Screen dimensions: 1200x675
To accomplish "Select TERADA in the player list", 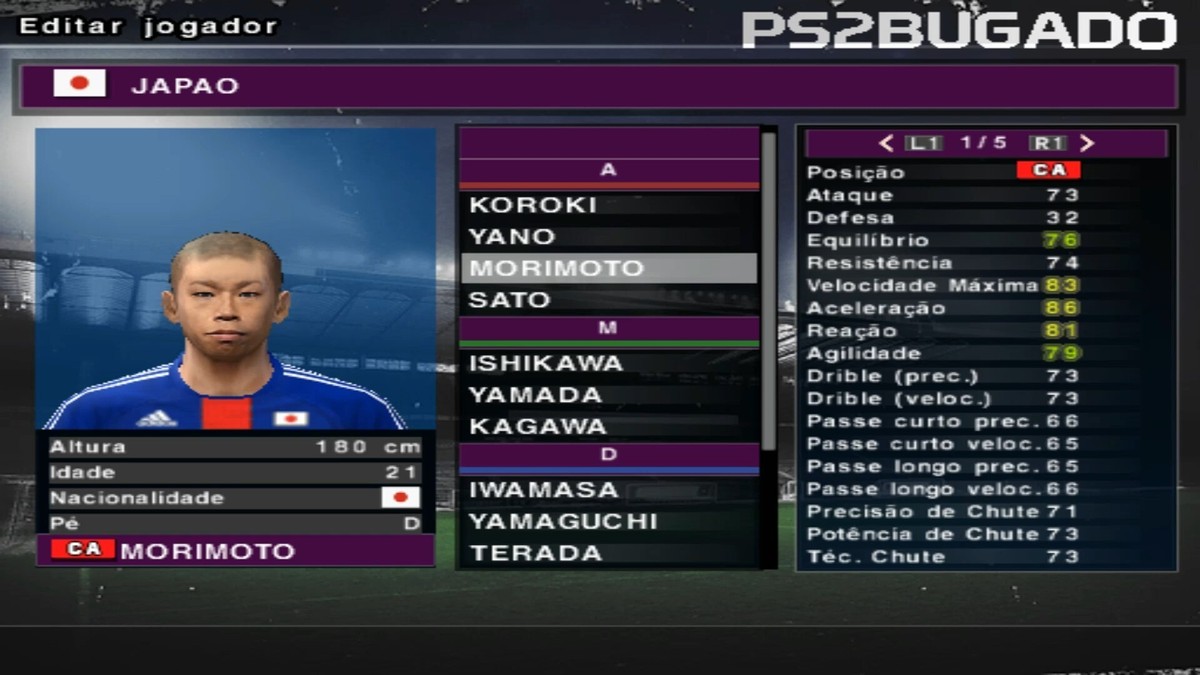I will click(608, 553).
